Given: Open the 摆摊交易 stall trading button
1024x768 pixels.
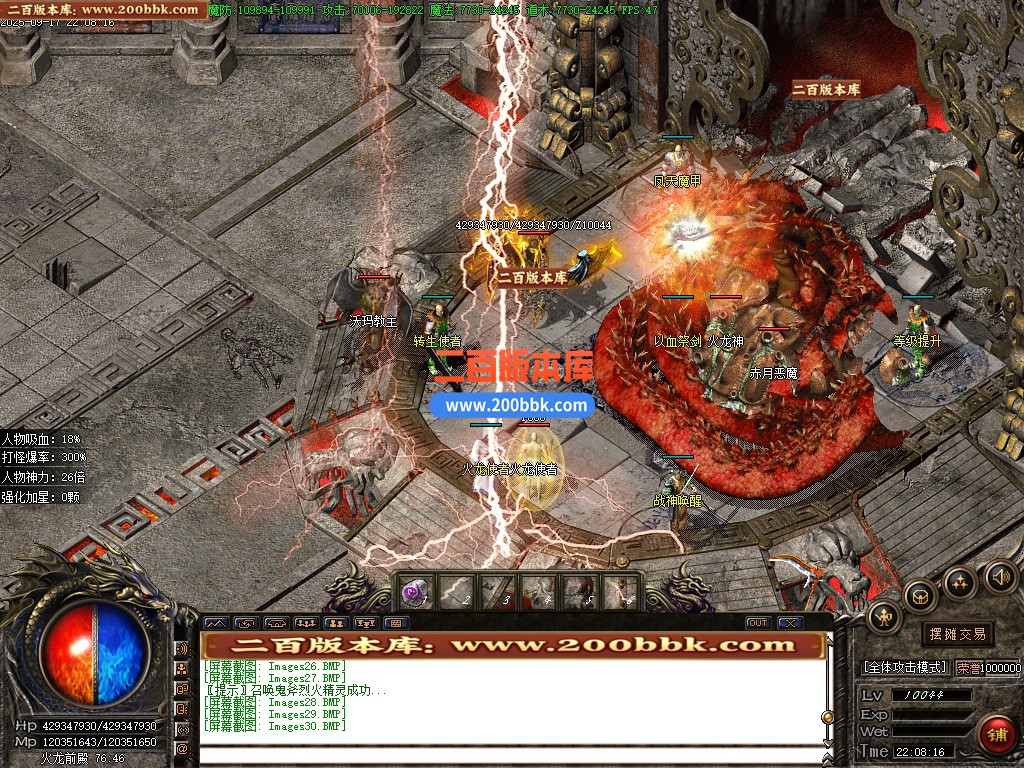Looking at the screenshot, I should click(x=957, y=634).
